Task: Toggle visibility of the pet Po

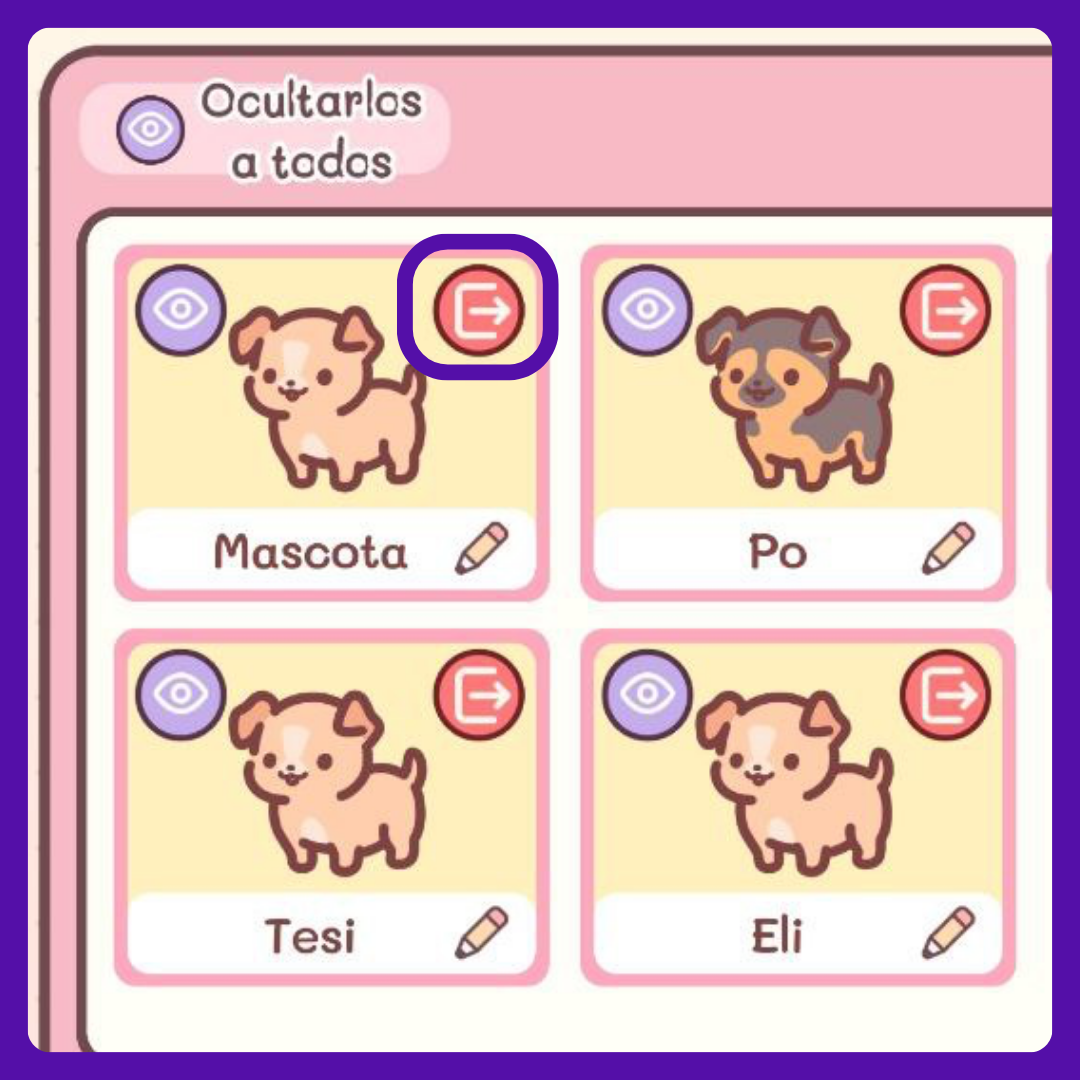Action: 647,309
